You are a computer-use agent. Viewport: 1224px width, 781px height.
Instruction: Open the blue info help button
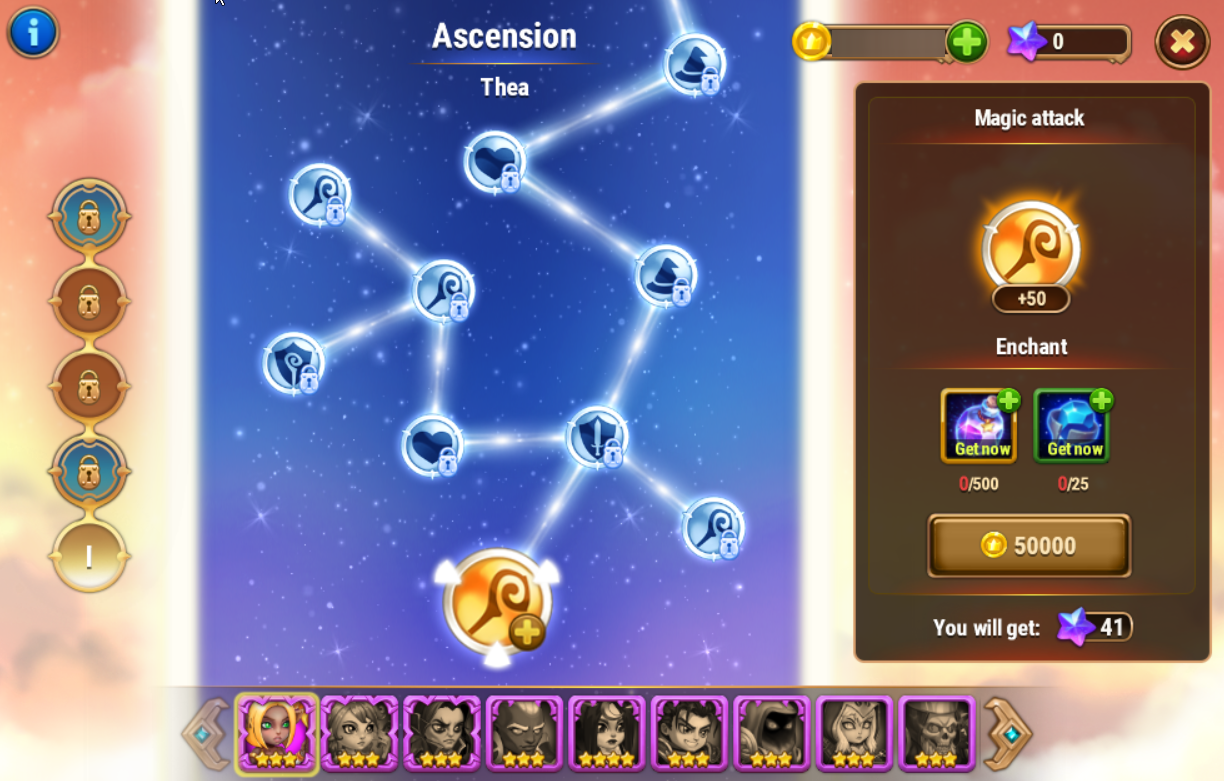coord(33,32)
